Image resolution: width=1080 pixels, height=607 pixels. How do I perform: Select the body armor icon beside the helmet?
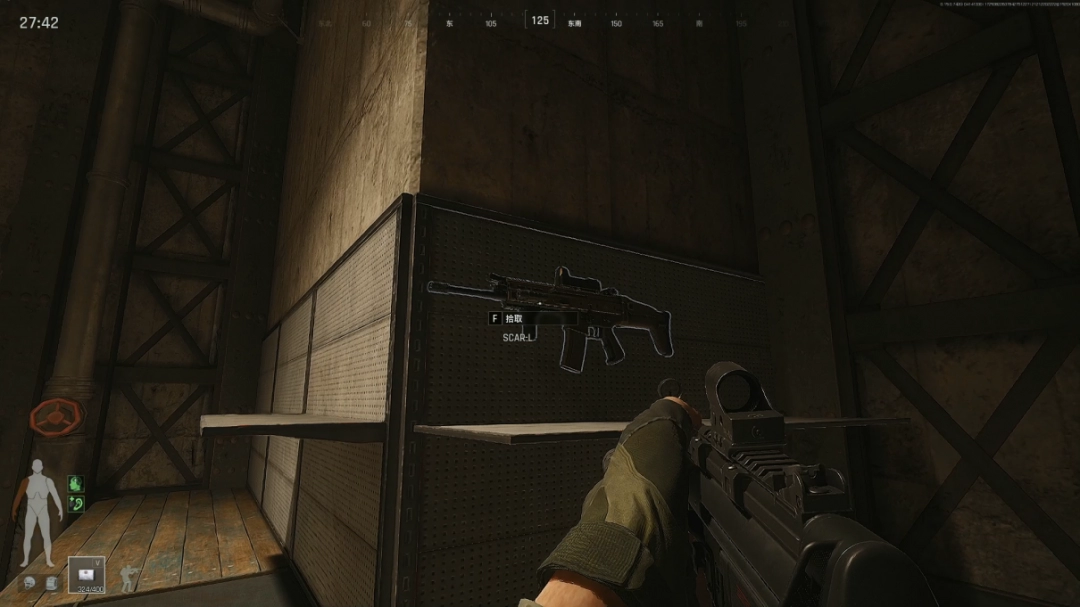click(49, 582)
